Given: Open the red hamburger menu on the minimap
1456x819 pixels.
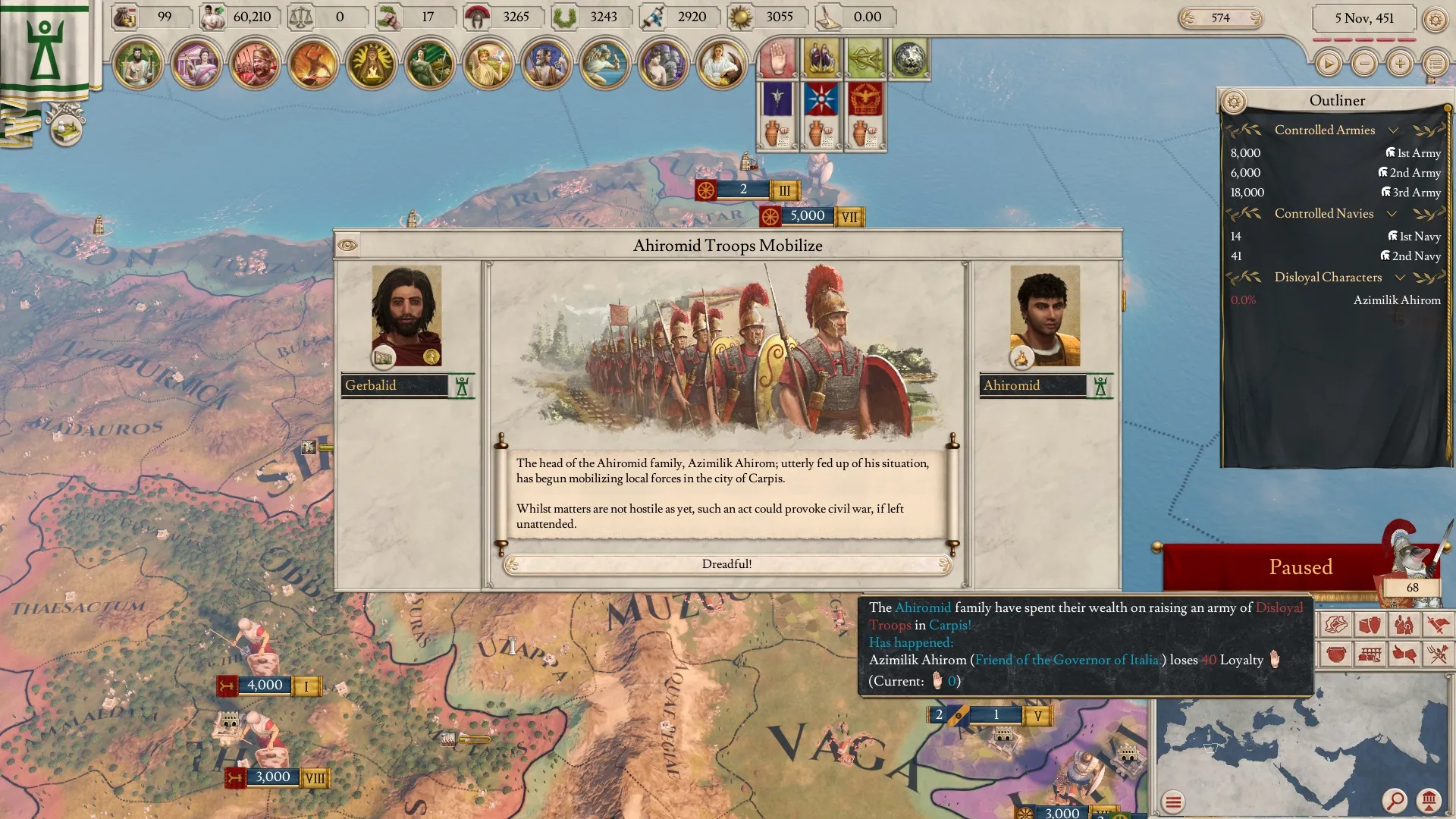Looking at the screenshot, I should point(1173,802).
